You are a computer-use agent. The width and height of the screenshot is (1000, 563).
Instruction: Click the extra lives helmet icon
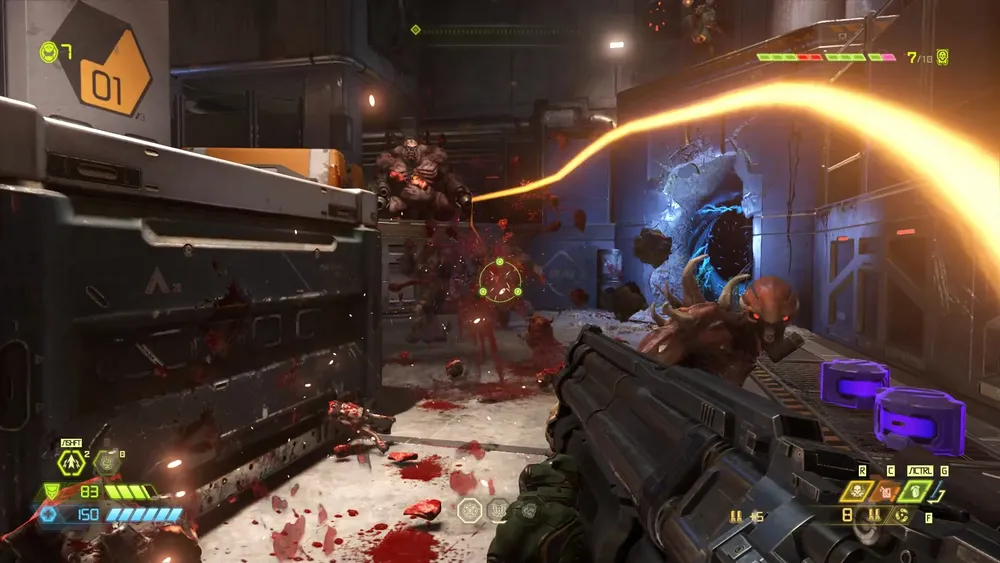[48, 50]
